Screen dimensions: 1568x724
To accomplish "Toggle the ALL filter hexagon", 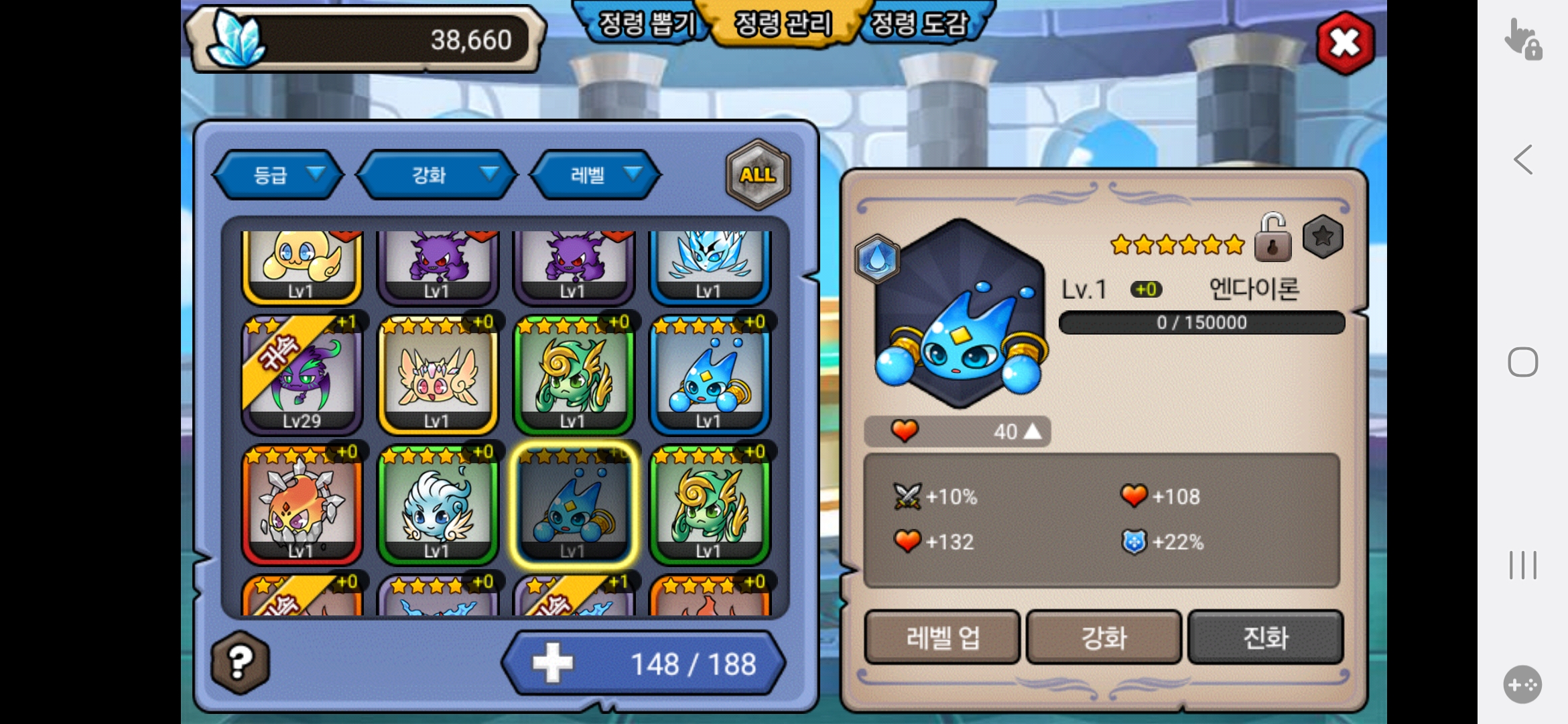I will (x=758, y=174).
